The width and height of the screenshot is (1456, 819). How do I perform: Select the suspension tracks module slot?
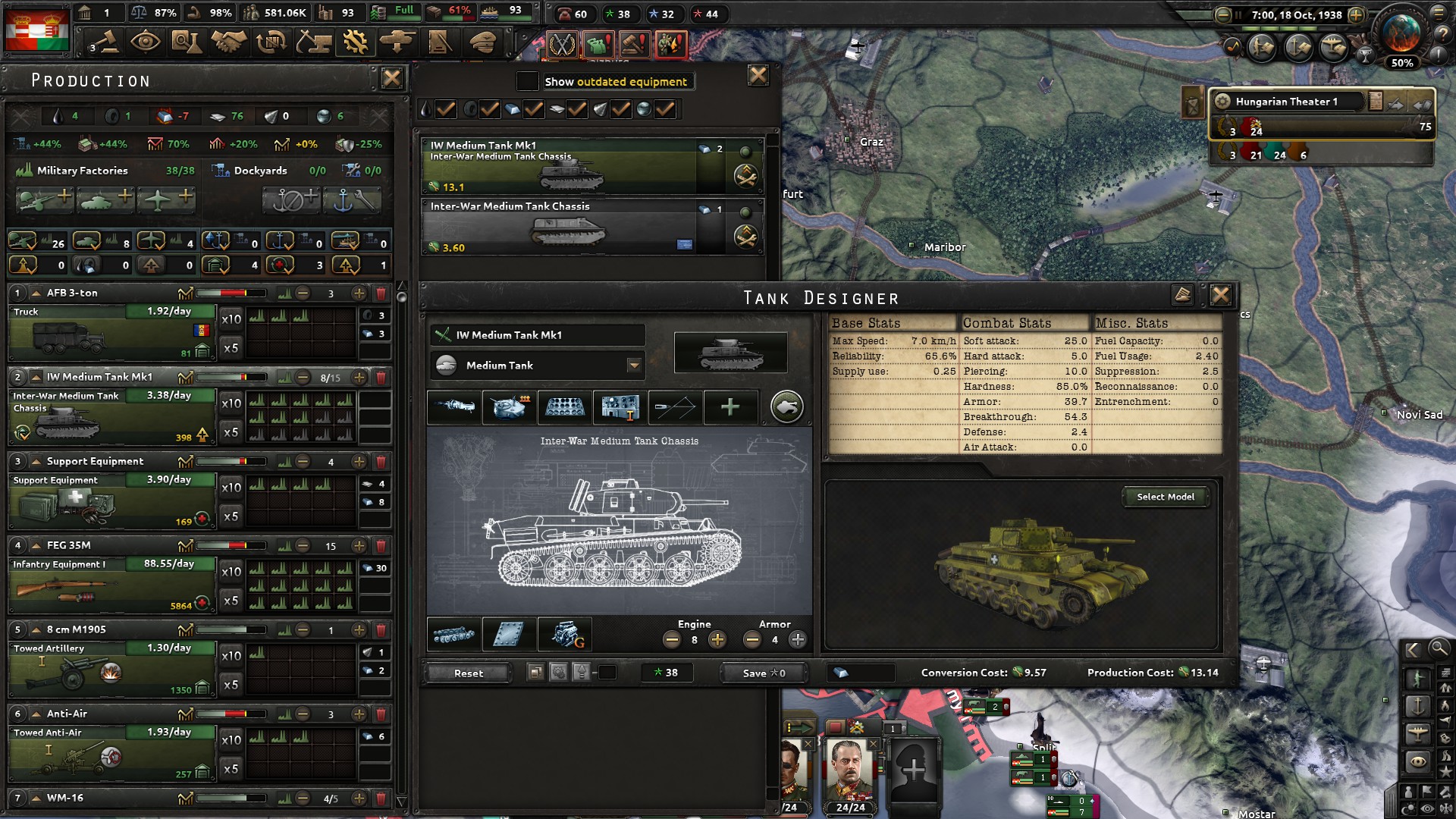453,635
